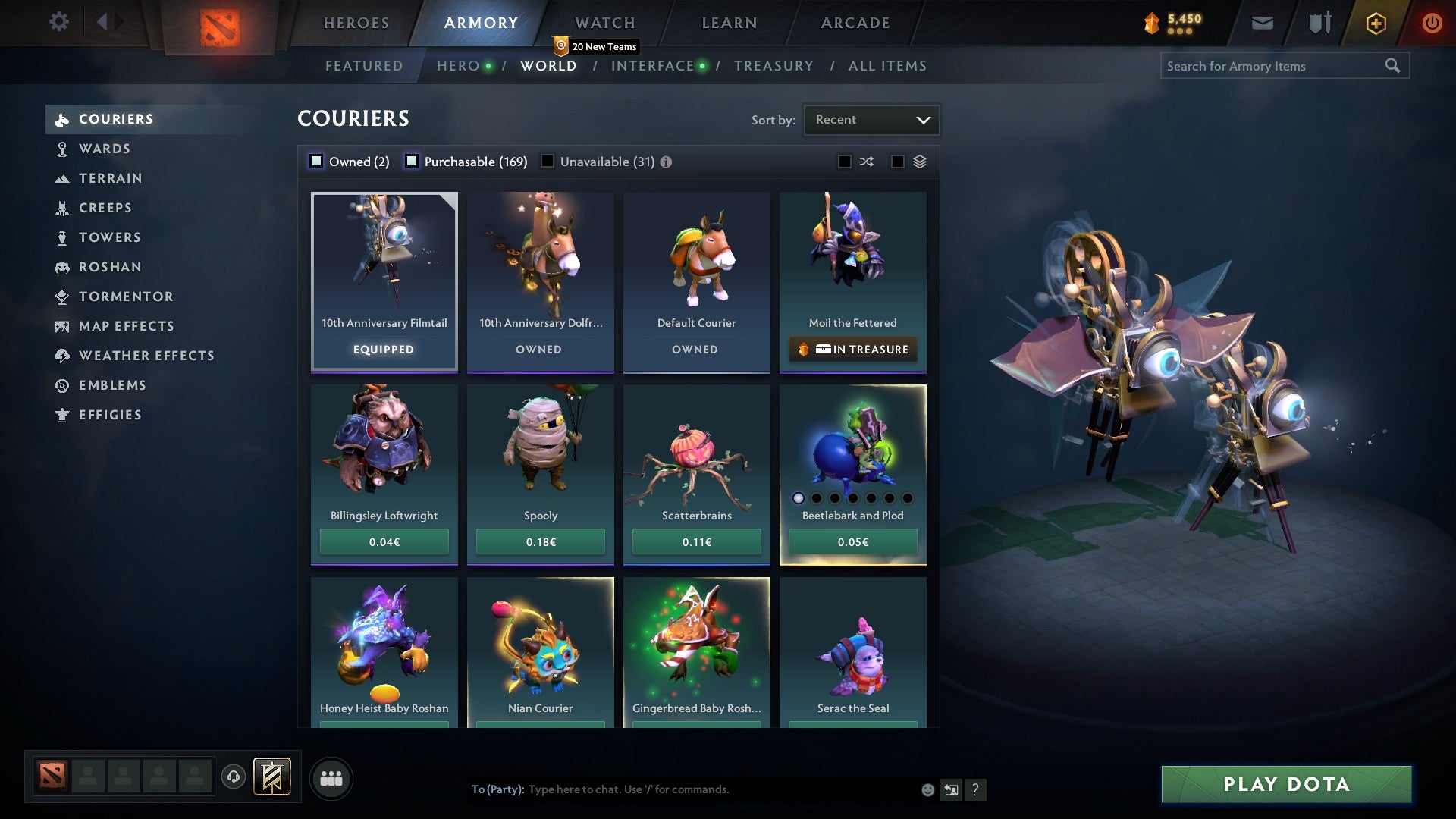Open the emoticon picker beside the chat box
The width and height of the screenshot is (1456, 819).
pos(927,789)
